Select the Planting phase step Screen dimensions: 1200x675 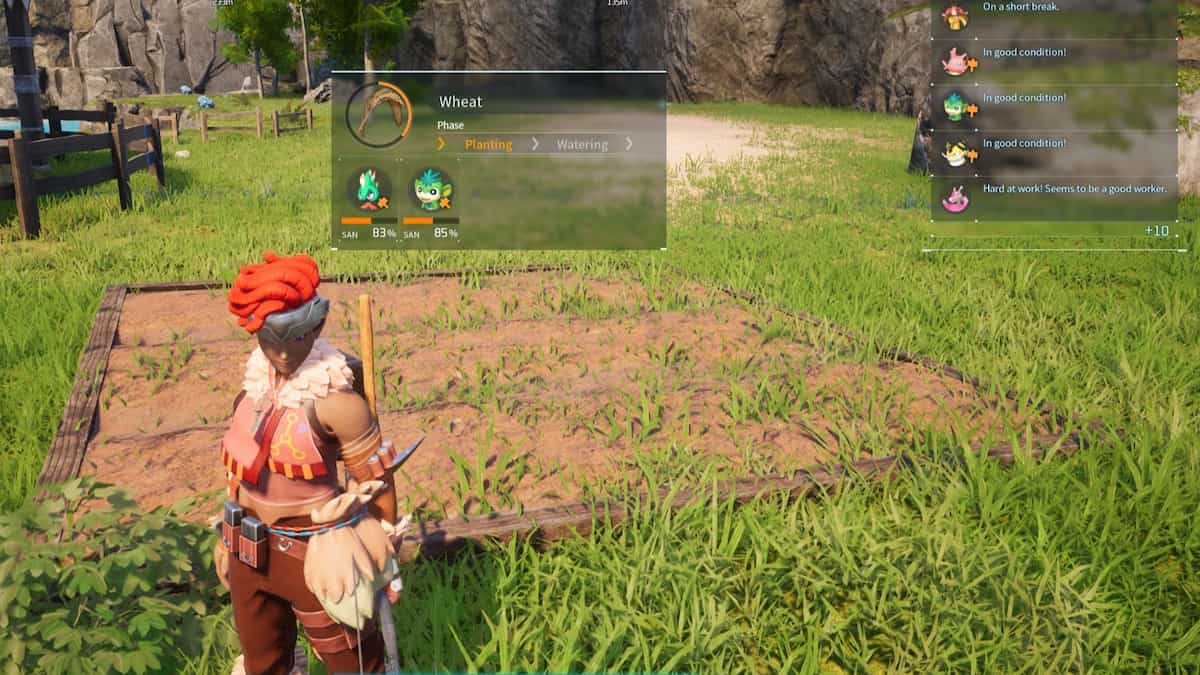coord(488,145)
